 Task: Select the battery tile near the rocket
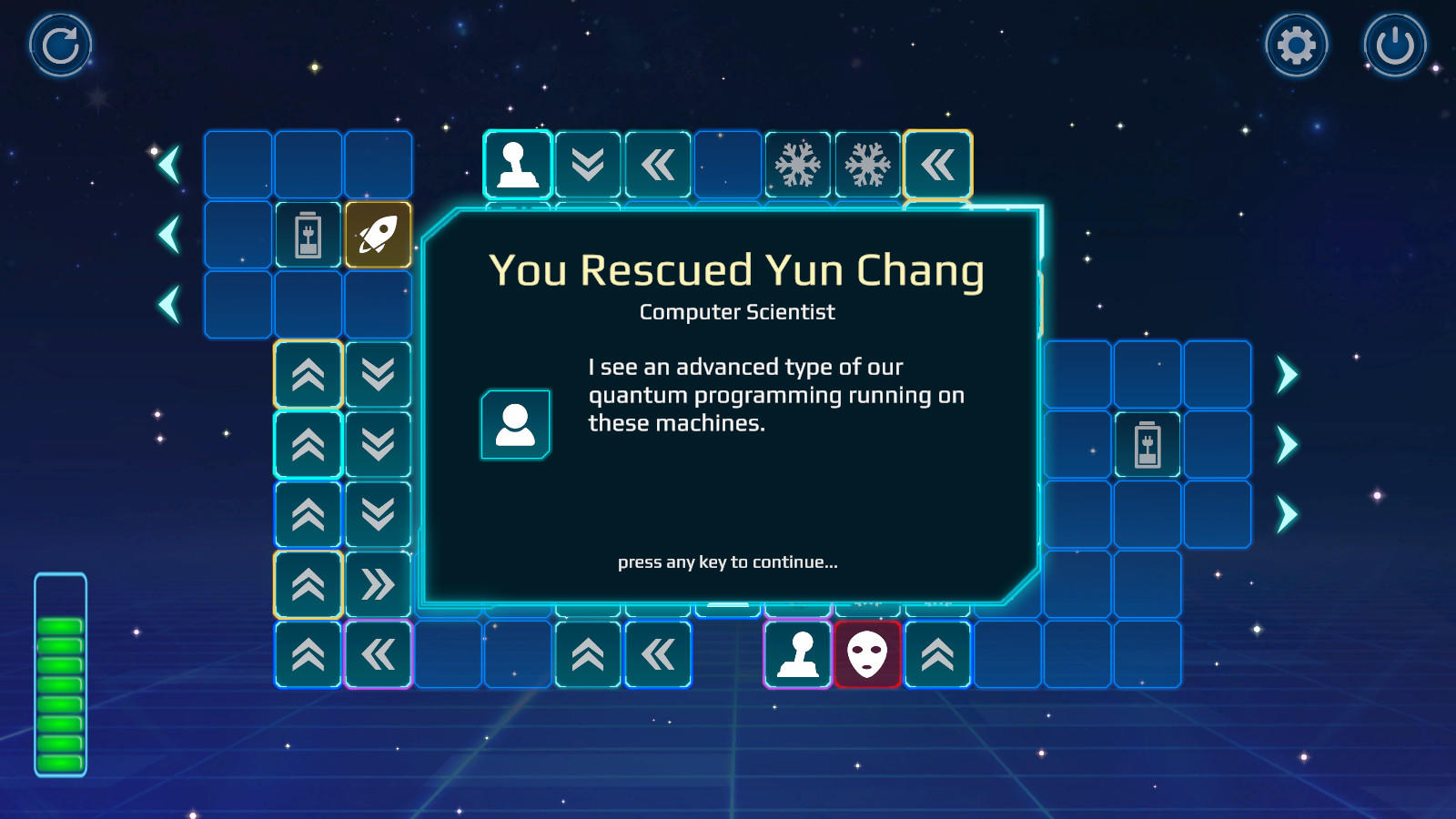pos(308,236)
